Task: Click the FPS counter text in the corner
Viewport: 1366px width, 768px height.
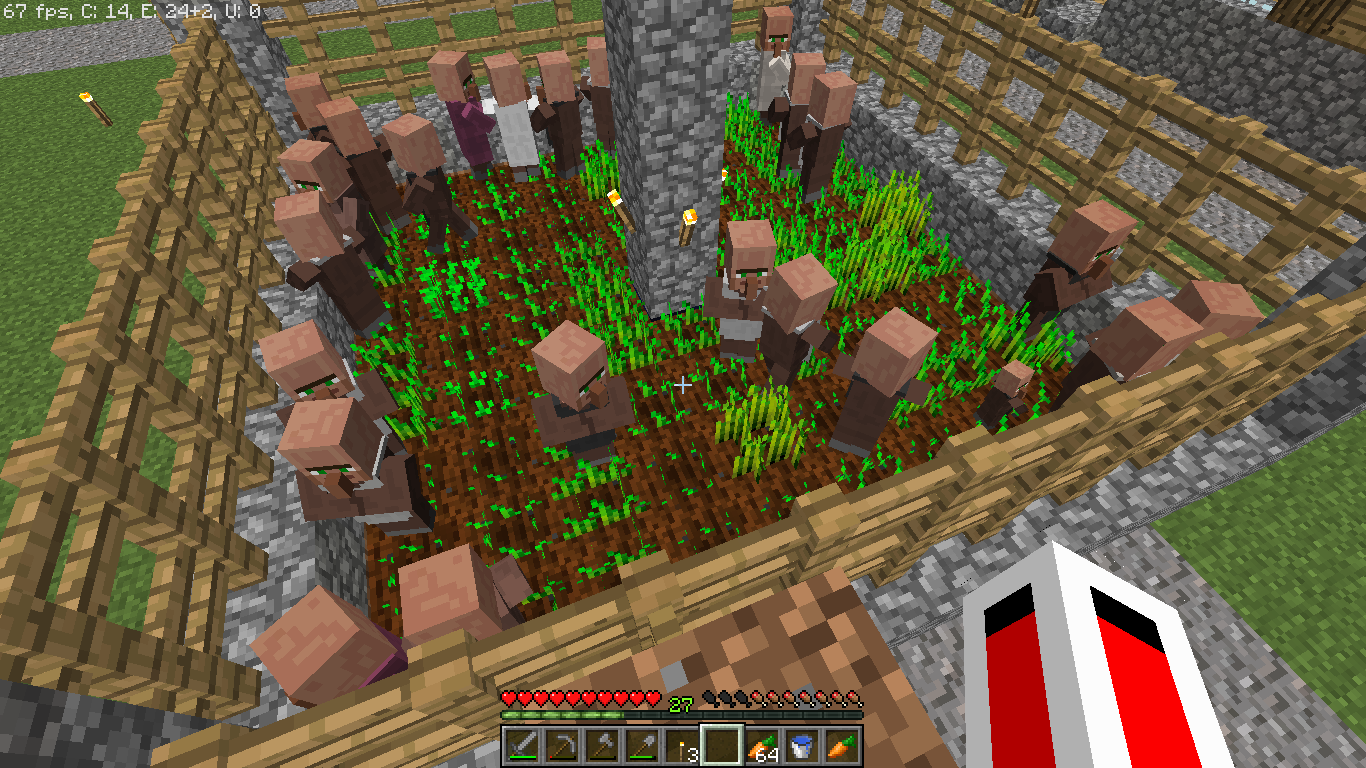Action: [x=35, y=12]
